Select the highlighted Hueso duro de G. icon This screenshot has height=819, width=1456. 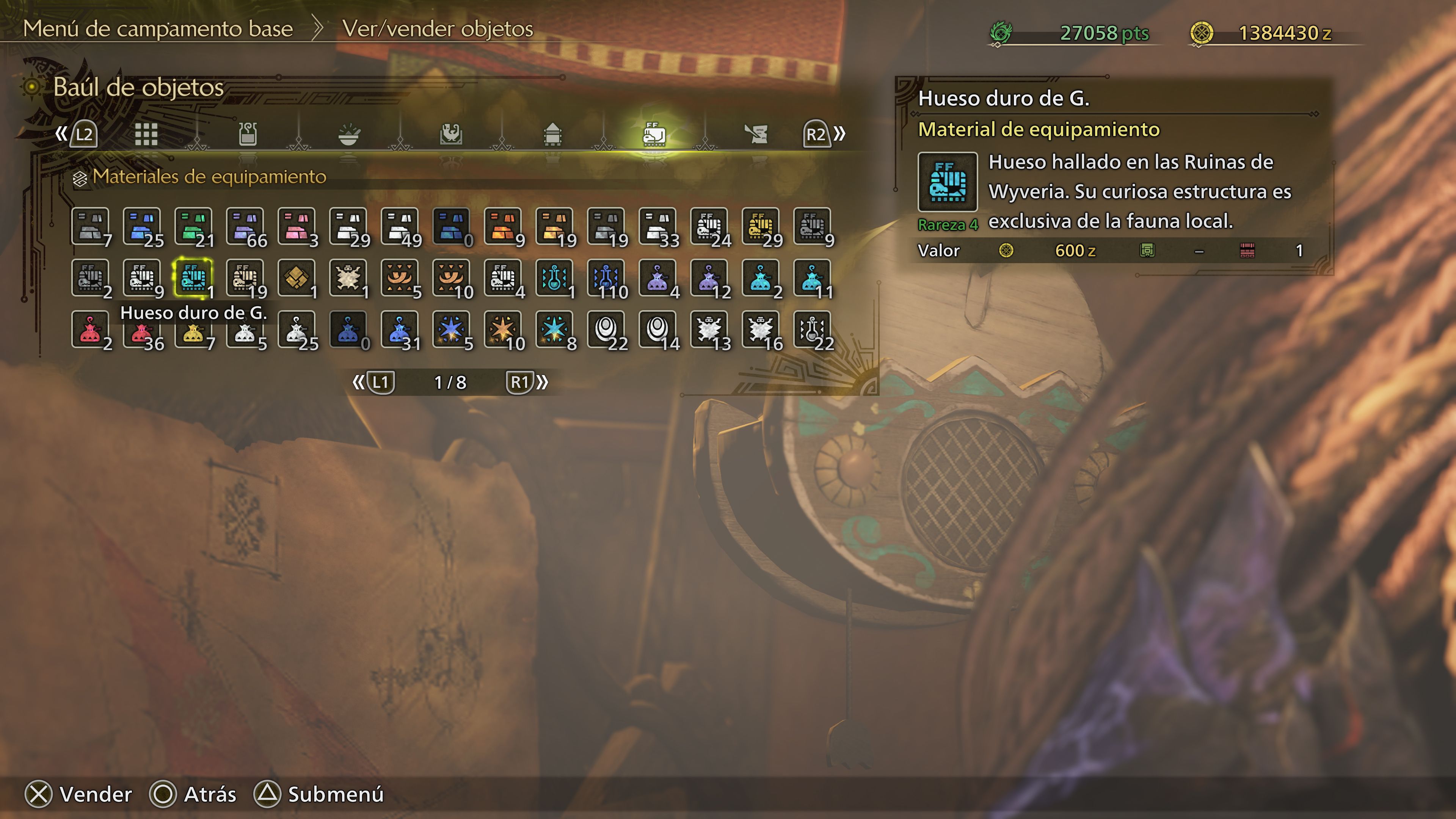(193, 277)
